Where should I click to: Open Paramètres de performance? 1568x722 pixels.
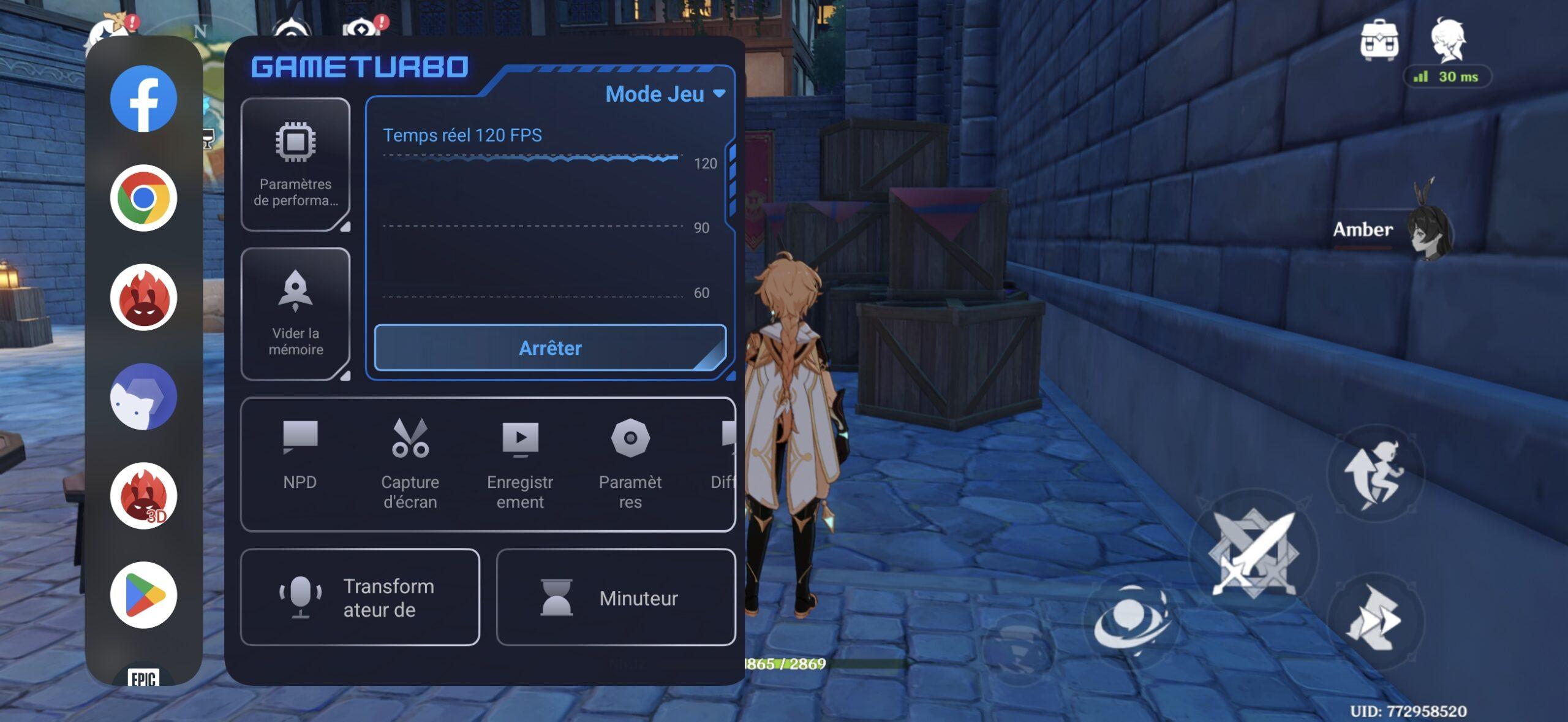pos(295,164)
